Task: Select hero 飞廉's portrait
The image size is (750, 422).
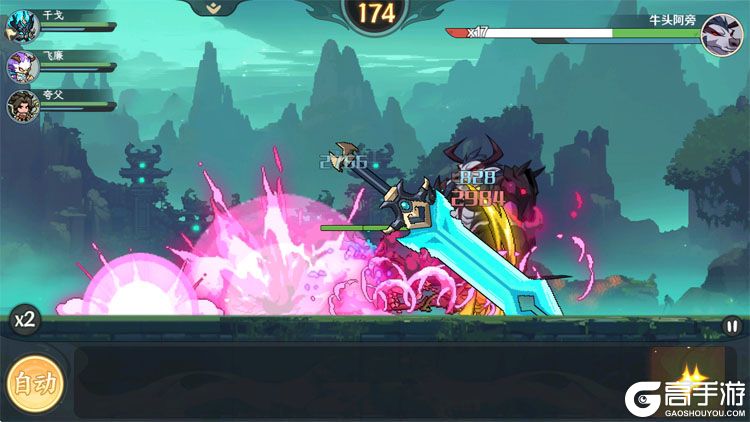Action: coord(23,65)
